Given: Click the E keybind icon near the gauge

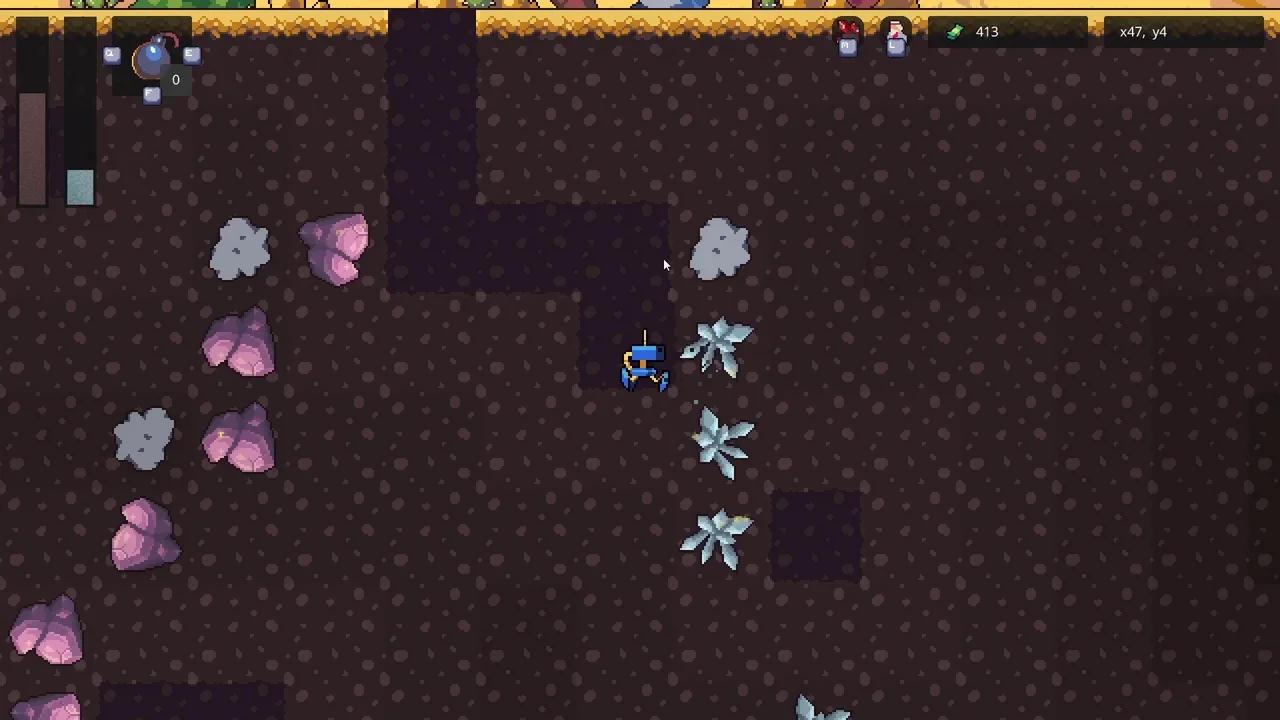Looking at the screenshot, I should pos(192,55).
